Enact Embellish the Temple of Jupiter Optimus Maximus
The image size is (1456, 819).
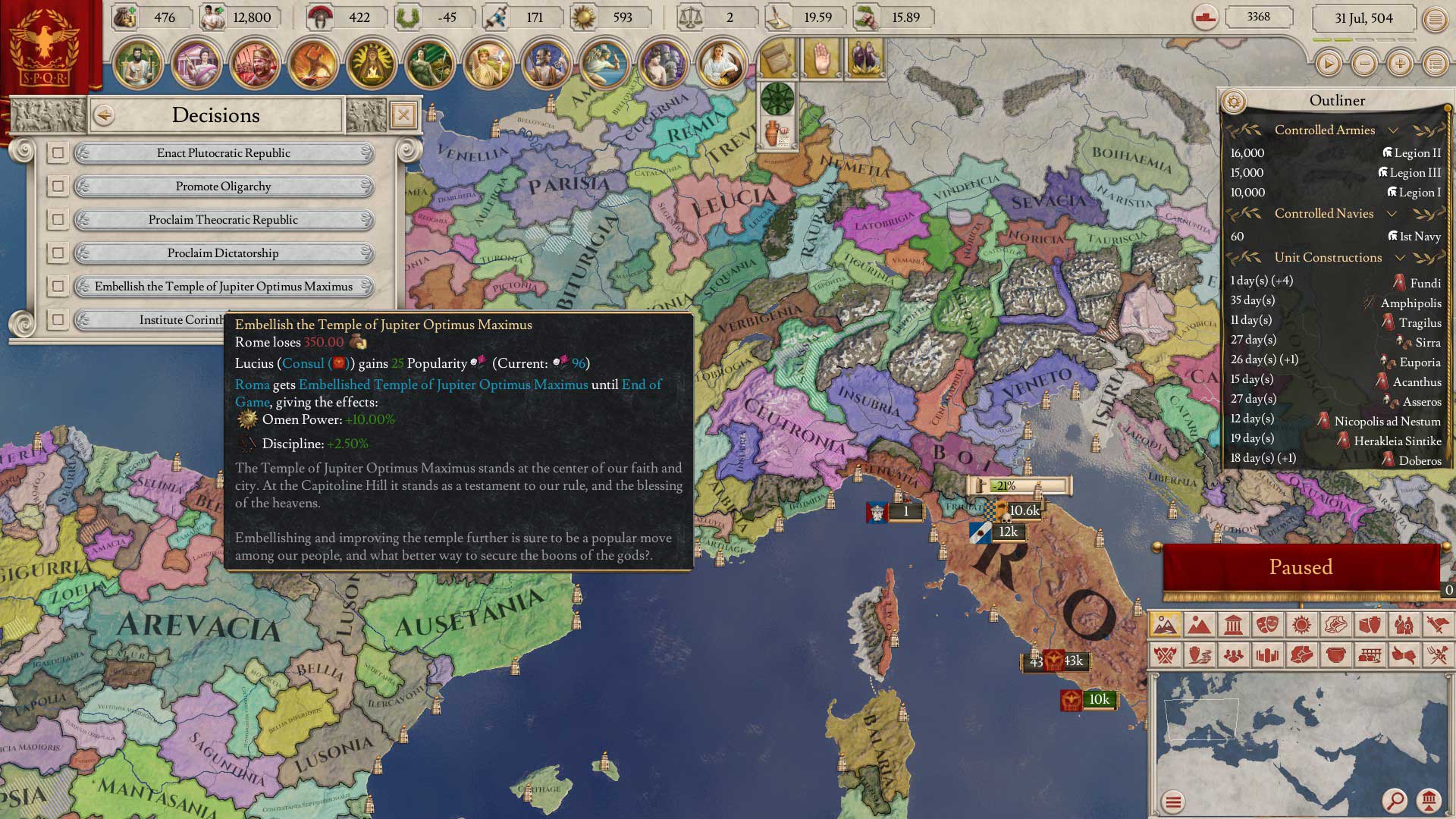[x=223, y=287]
